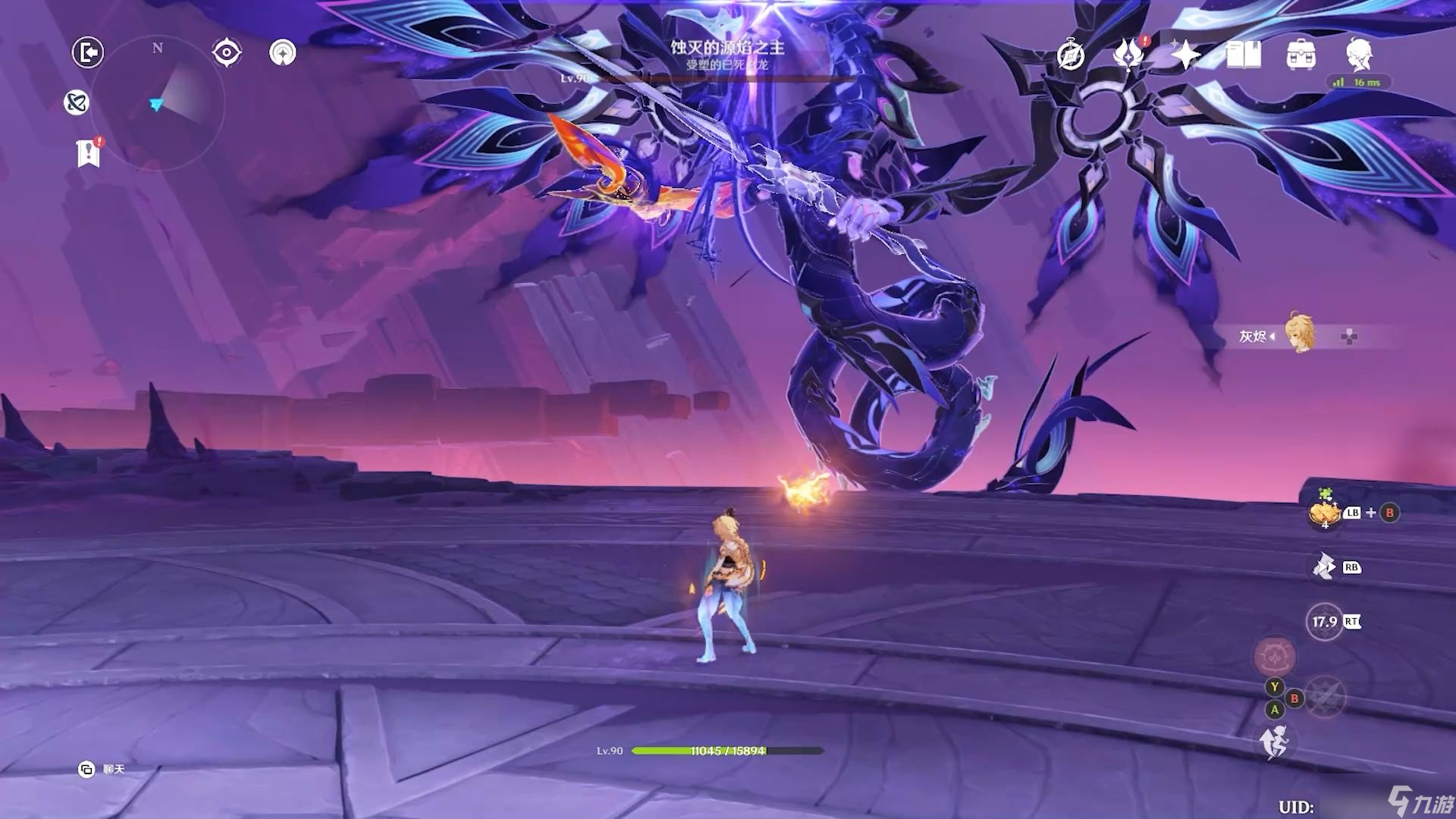Open the 聊天 chat box
Image resolution: width=1456 pixels, height=819 pixels.
(102, 769)
